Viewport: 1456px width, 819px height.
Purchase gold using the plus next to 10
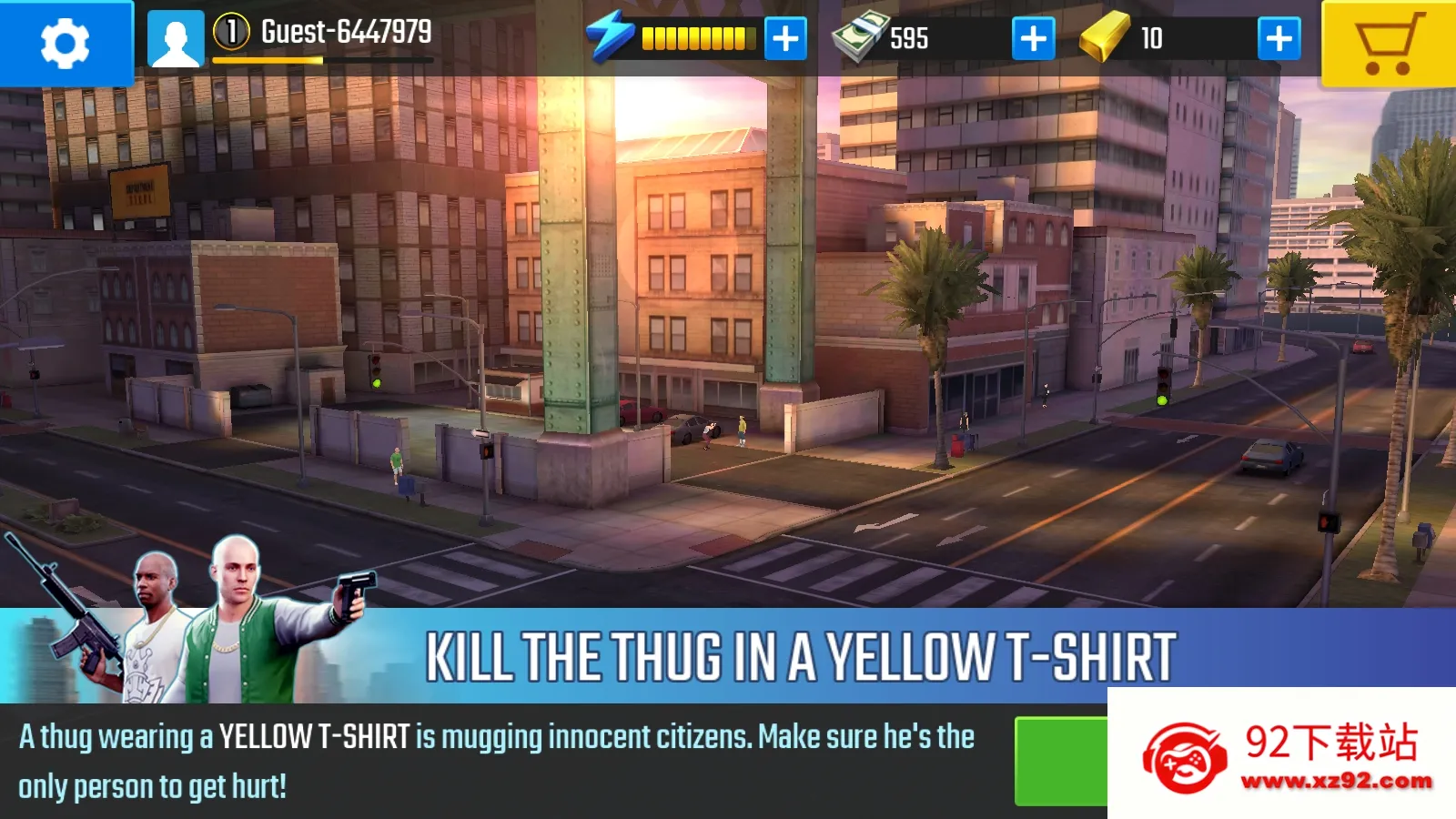click(1279, 38)
